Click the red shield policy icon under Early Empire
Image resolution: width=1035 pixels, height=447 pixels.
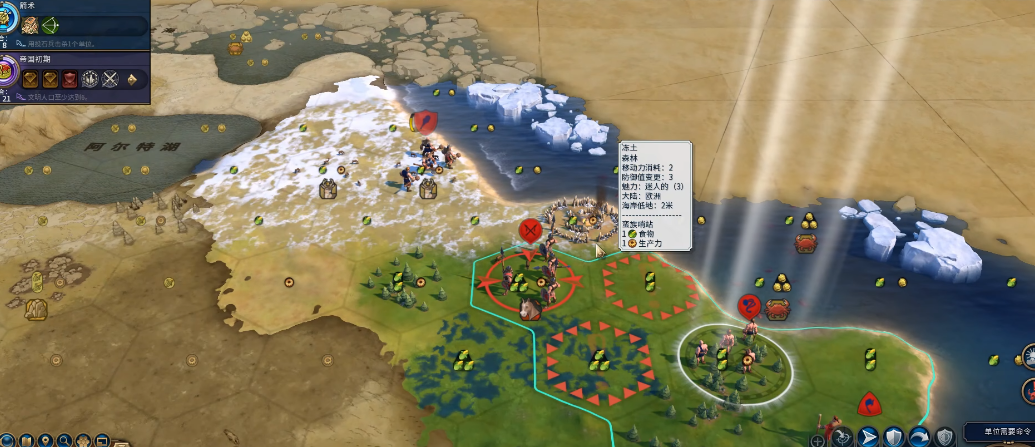pos(70,78)
